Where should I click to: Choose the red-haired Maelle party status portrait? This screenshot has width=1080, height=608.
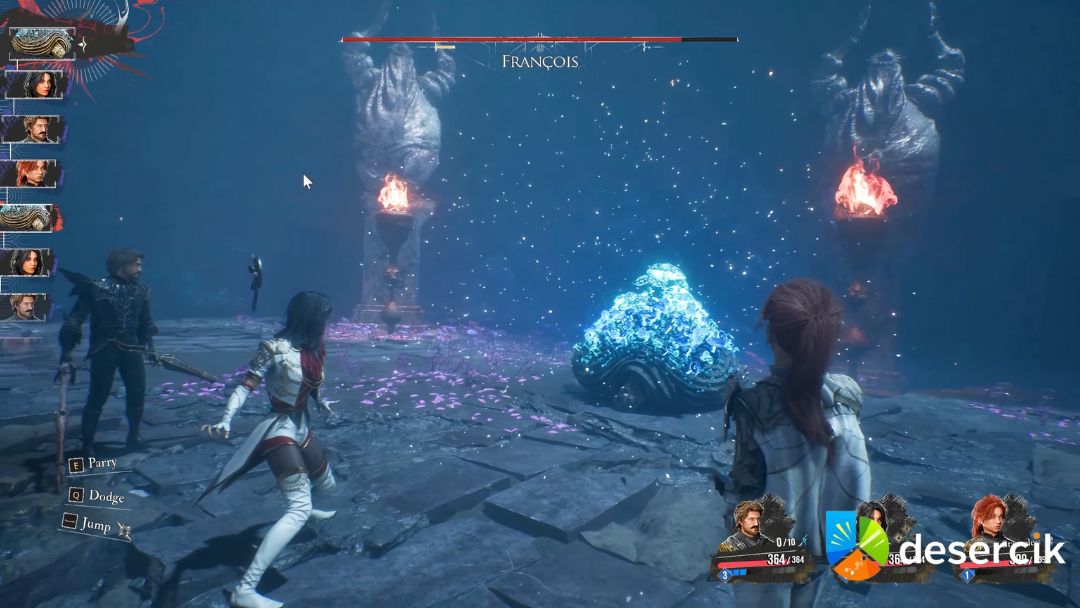[987, 522]
